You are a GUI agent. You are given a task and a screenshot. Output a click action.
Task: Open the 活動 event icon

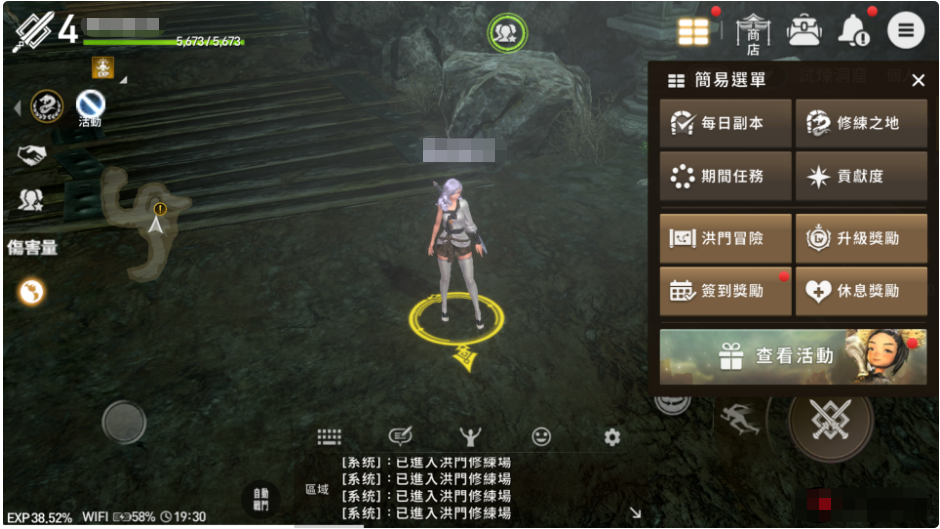coord(90,105)
